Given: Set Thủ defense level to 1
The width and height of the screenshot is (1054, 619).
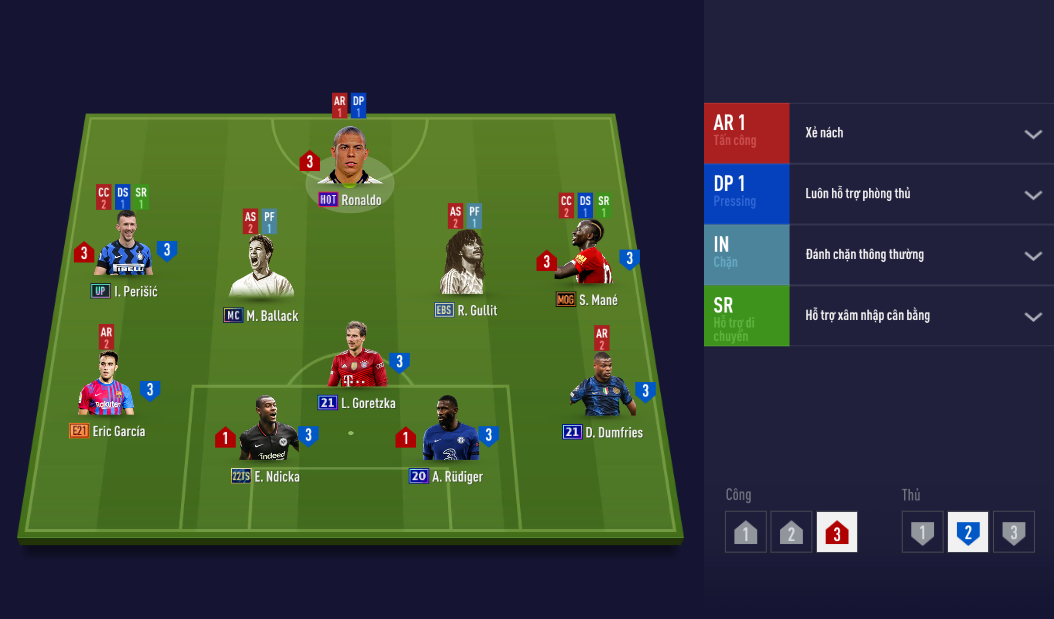Looking at the screenshot, I should pyautogui.click(x=922, y=532).
